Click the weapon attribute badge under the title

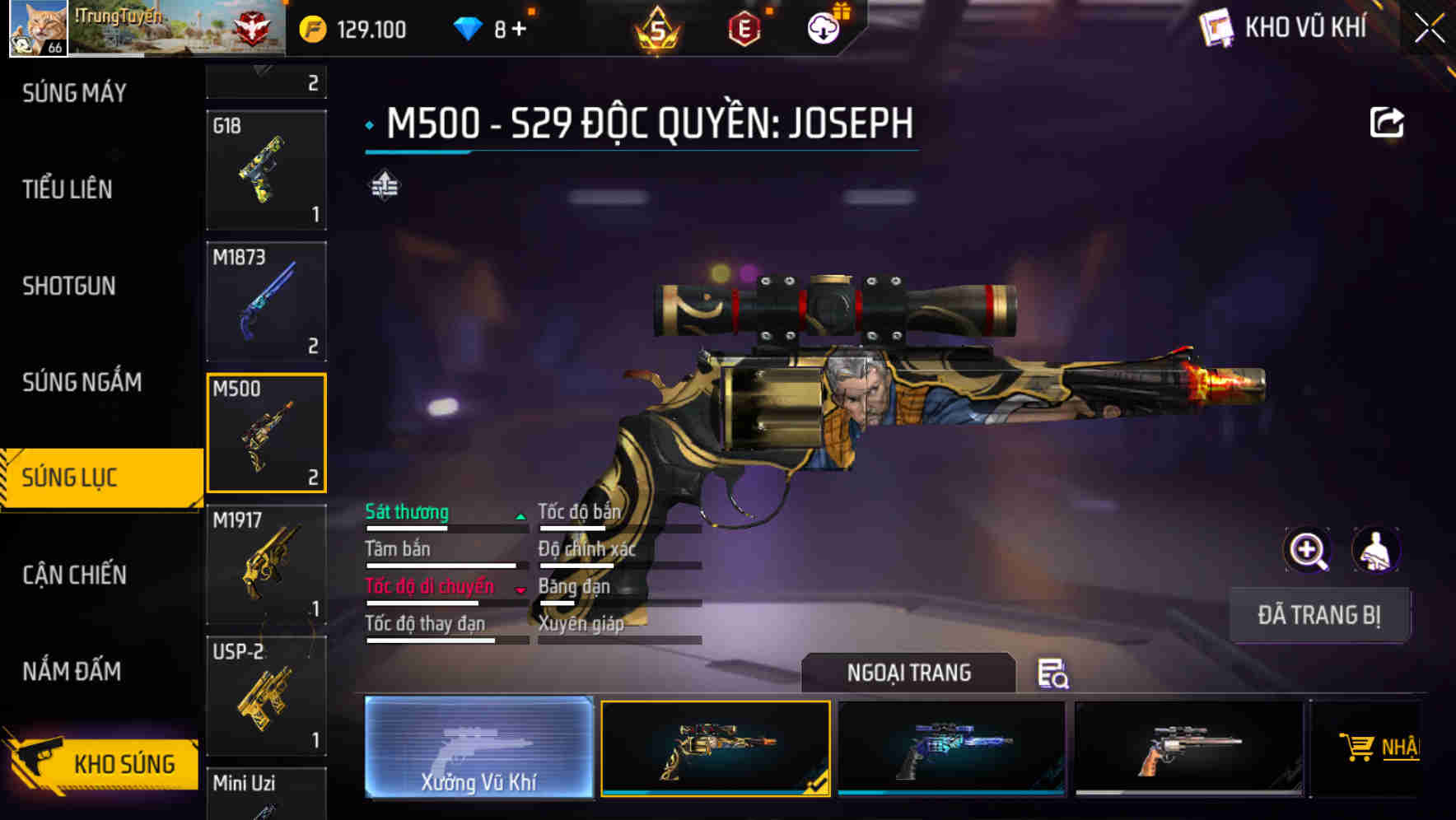[384, 185]
